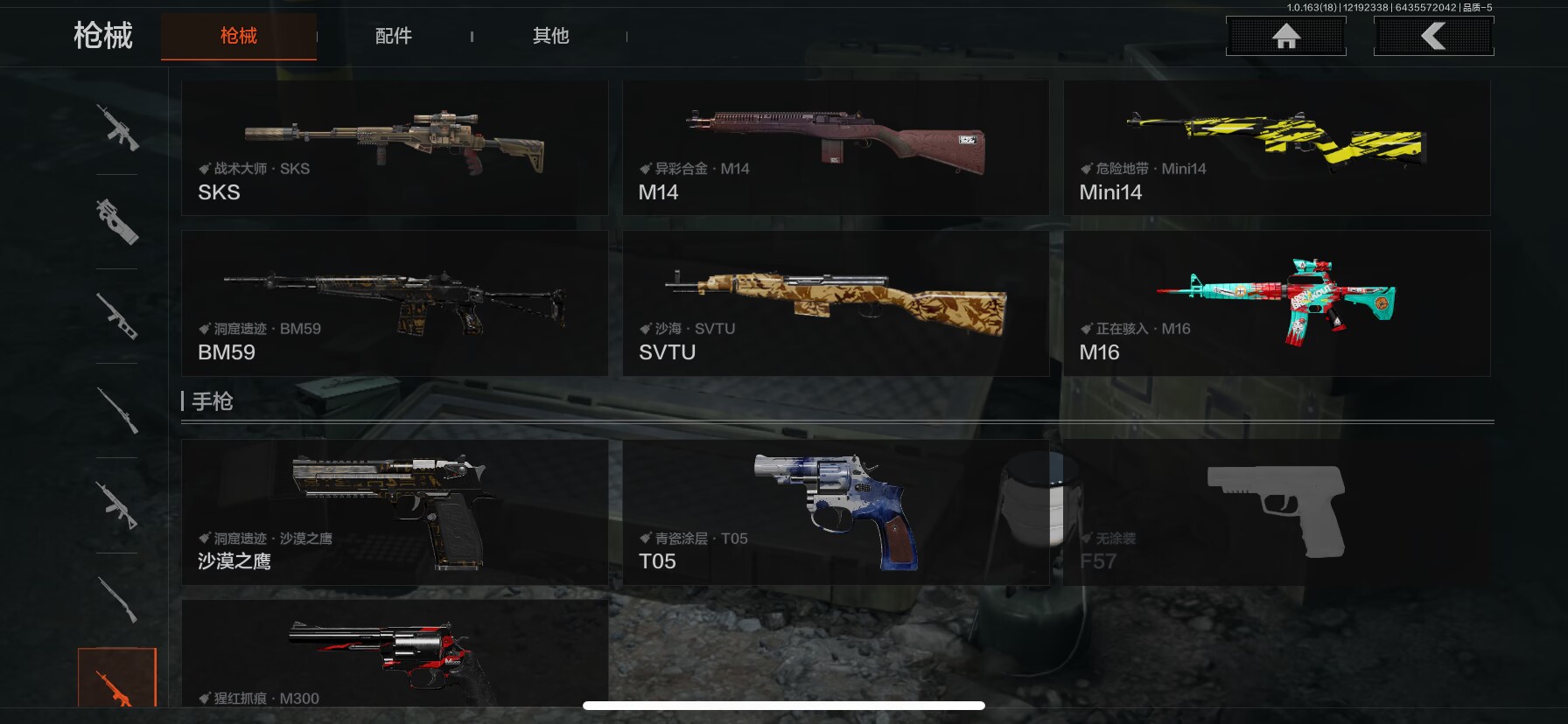Select the SVTU weapon card
1568x724 pixels.
[x=835, y=303]
